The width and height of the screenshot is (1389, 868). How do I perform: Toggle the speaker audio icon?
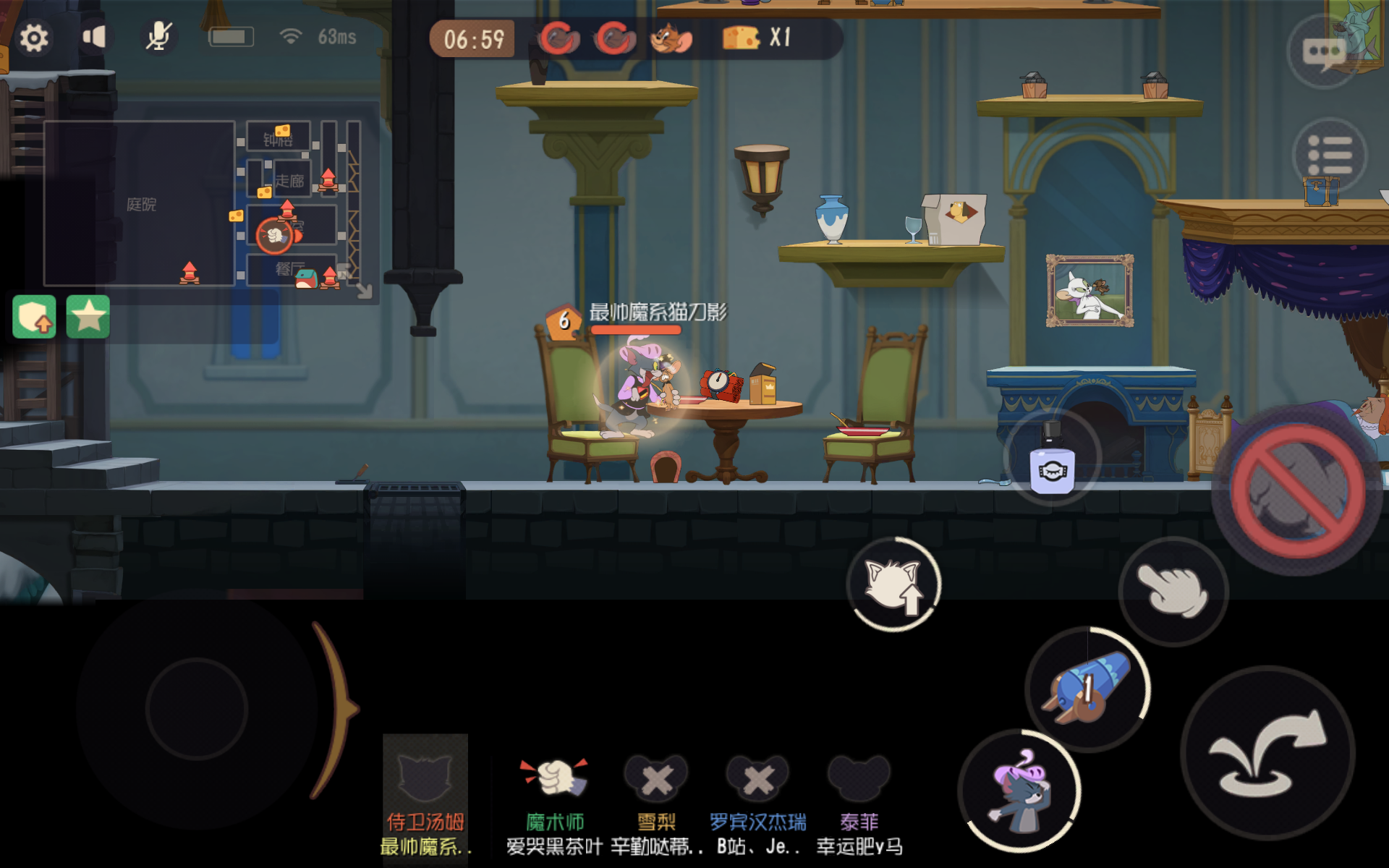pyautogui.click(x=95, y=36)
